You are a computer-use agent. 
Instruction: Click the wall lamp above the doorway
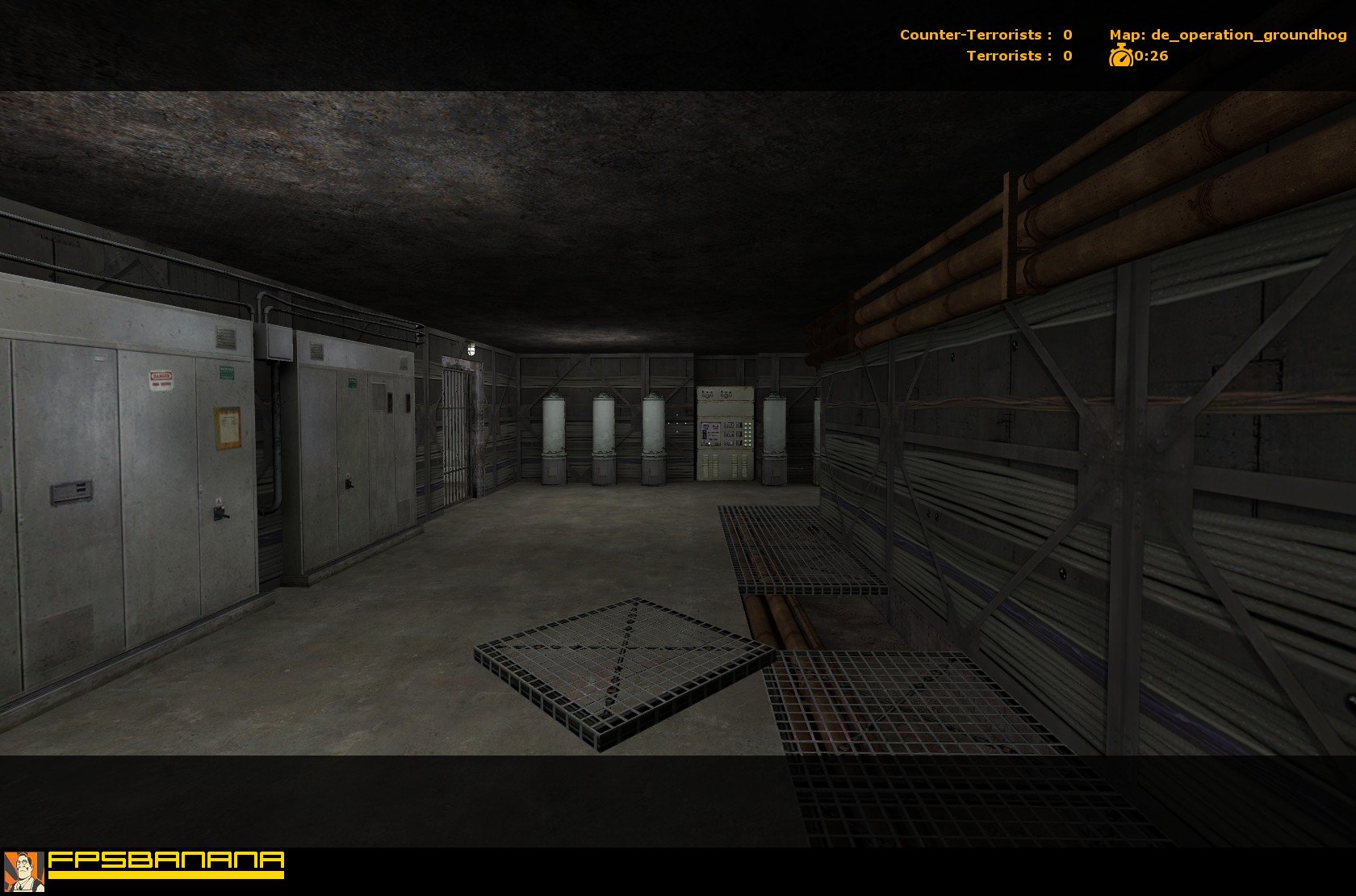pos(471,348)
